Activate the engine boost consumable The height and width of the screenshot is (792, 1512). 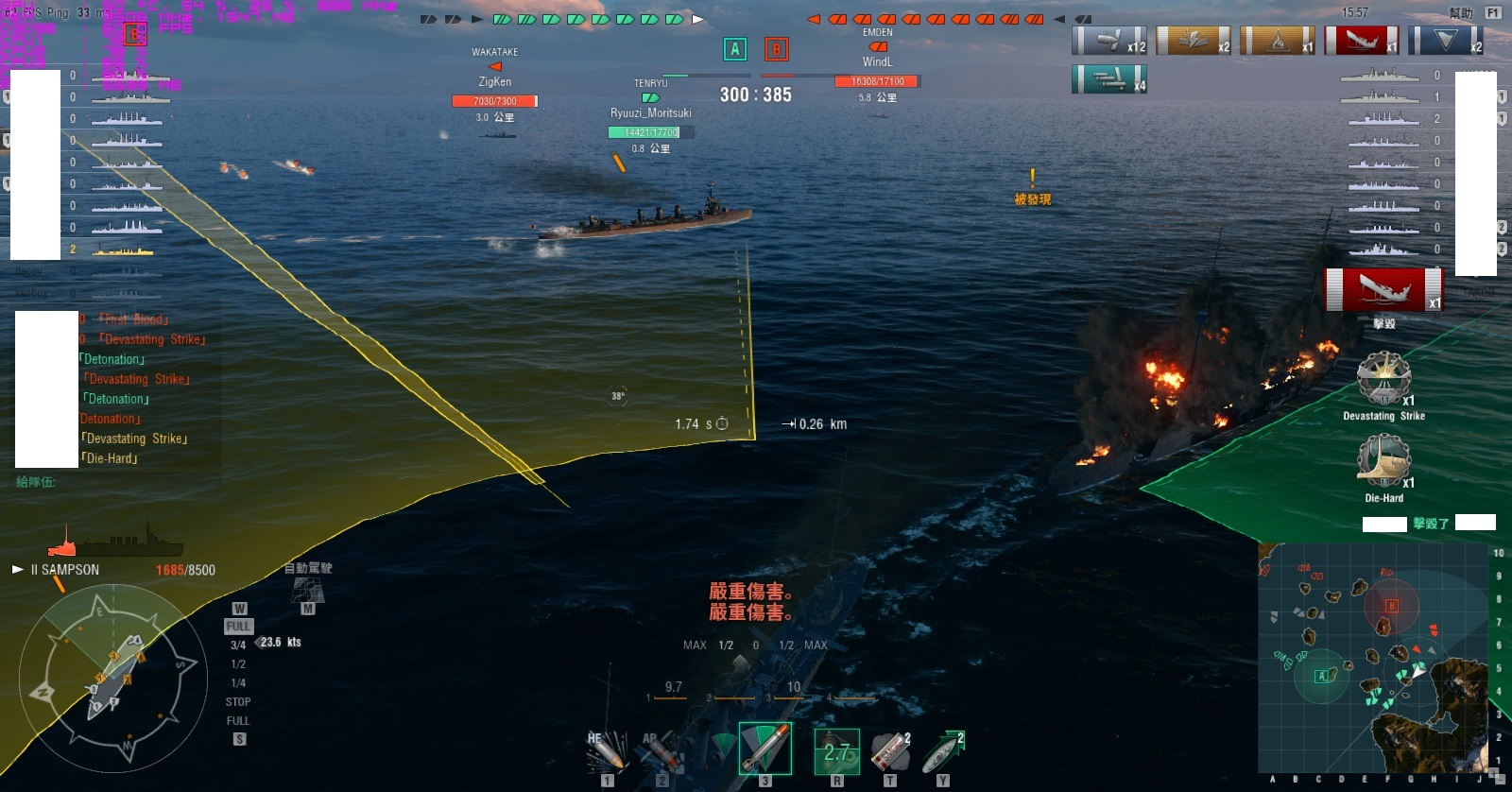tap(942, 752)
